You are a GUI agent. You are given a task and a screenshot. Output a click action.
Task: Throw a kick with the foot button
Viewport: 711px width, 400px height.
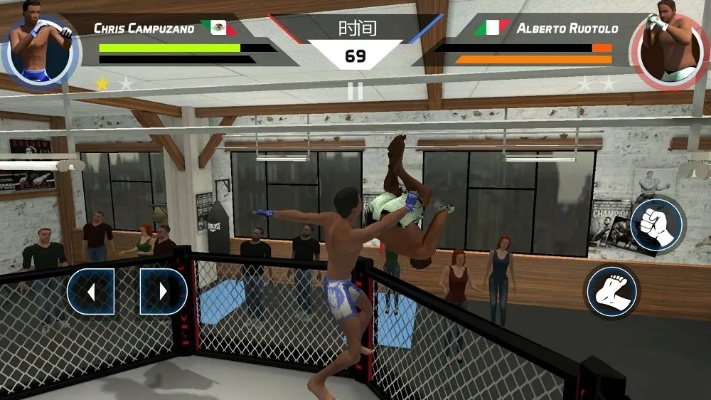611,291
